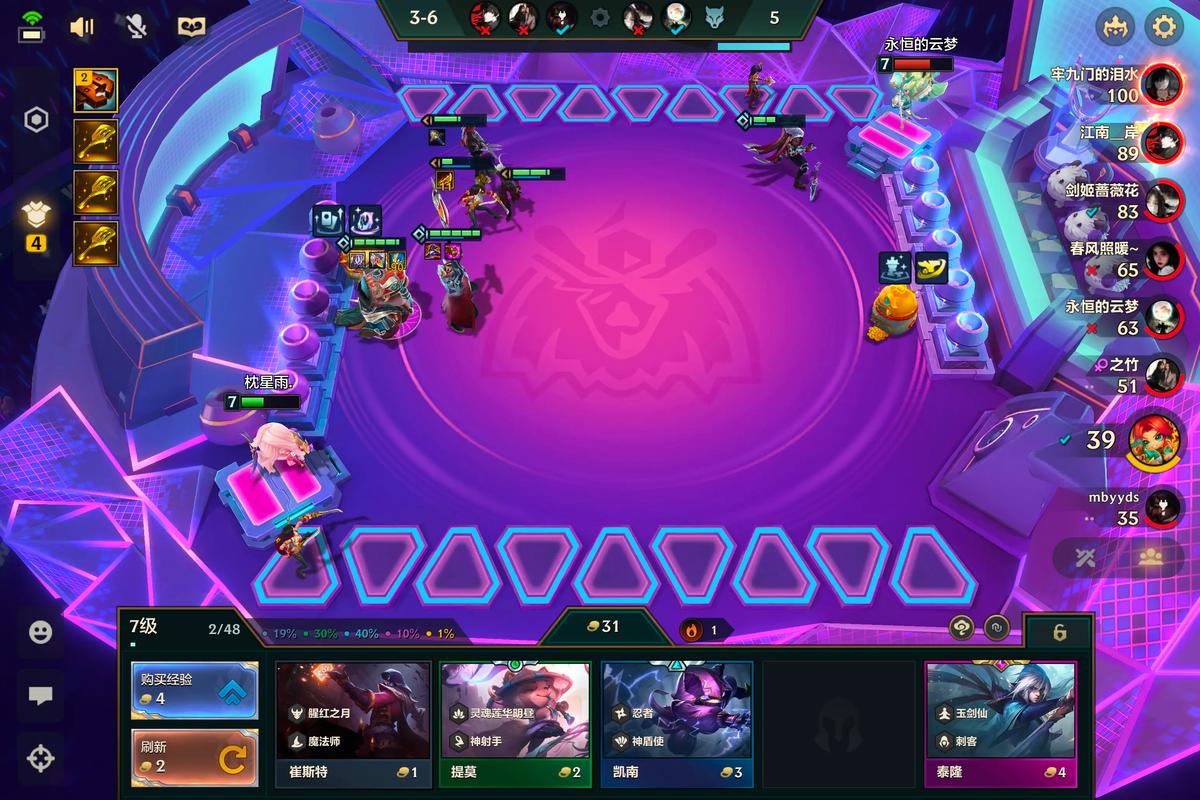
Task: Open the chat speech bubble
Action: pos(40,696)
